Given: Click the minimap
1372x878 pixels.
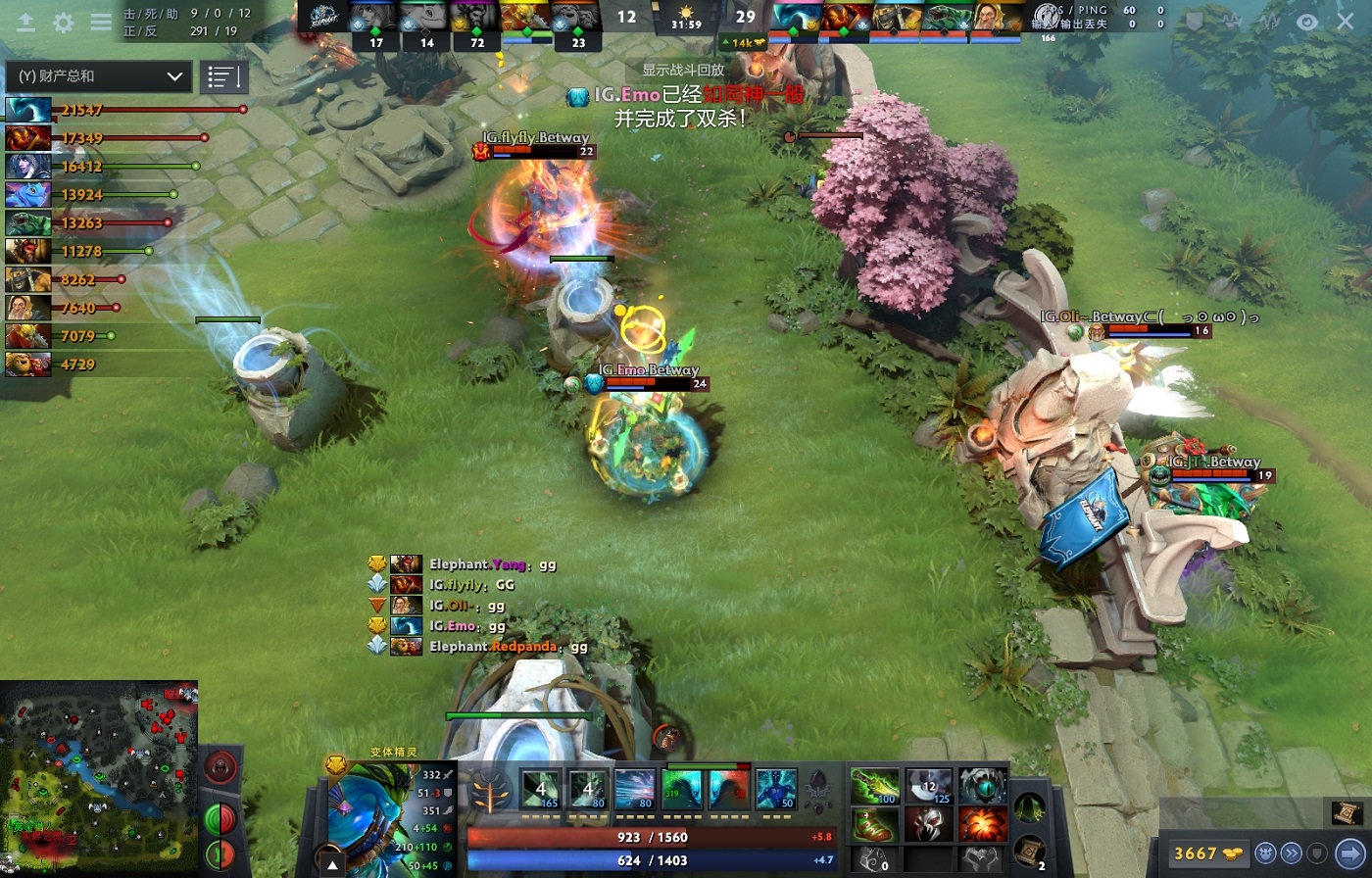Looking at the screenshot, I should (98, 778).
